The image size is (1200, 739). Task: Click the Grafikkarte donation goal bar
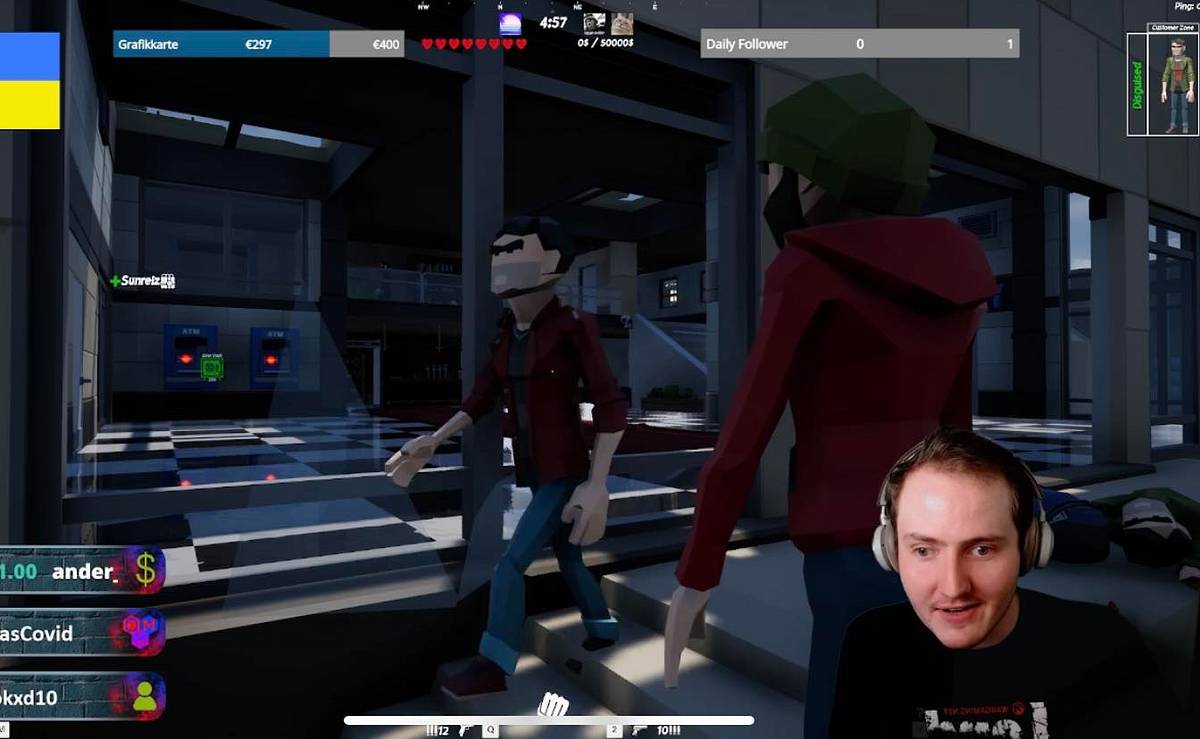[x=258, y=44]
